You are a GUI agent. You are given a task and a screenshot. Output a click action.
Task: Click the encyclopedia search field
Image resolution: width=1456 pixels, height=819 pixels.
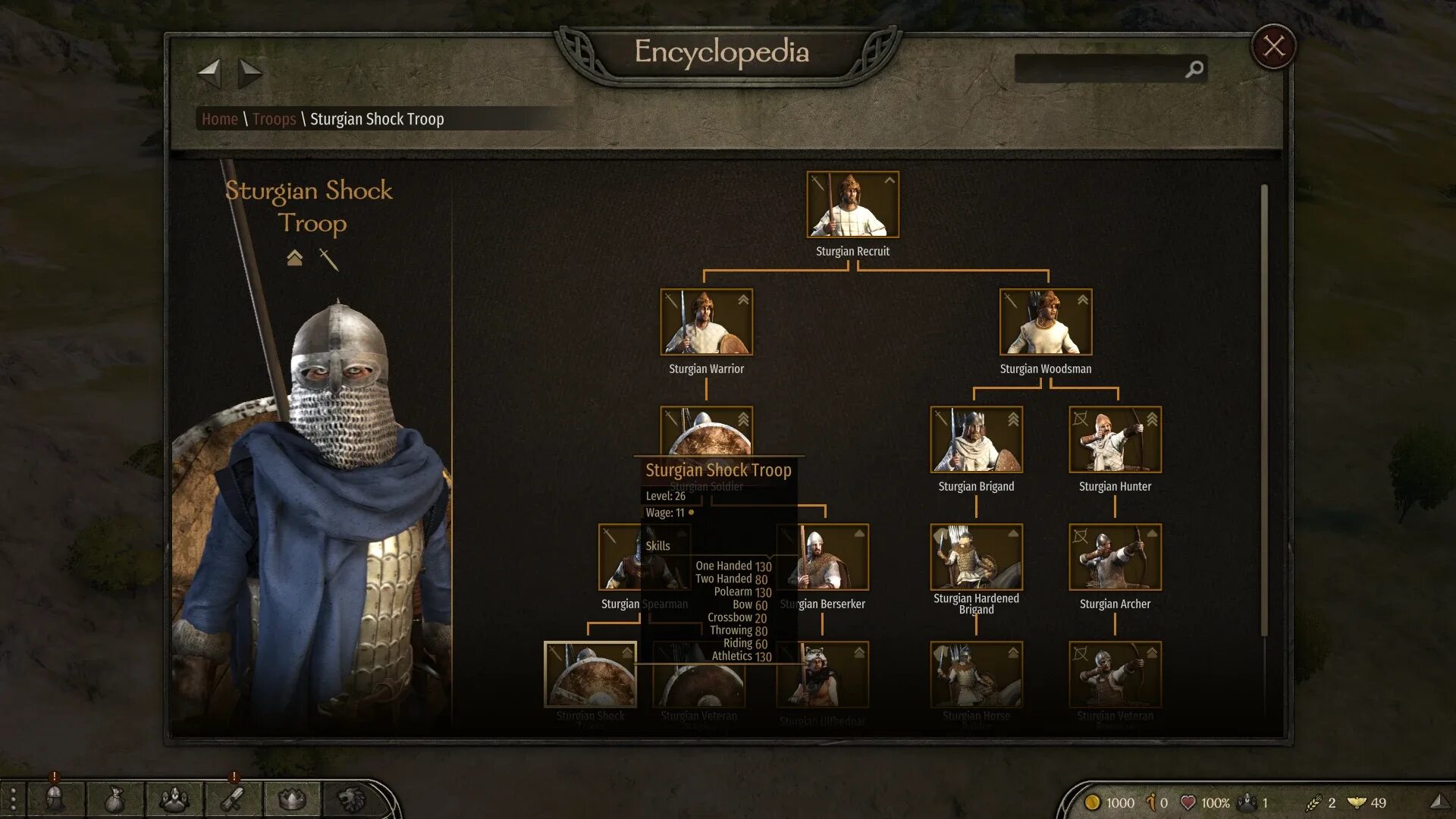coord(1100,69)
